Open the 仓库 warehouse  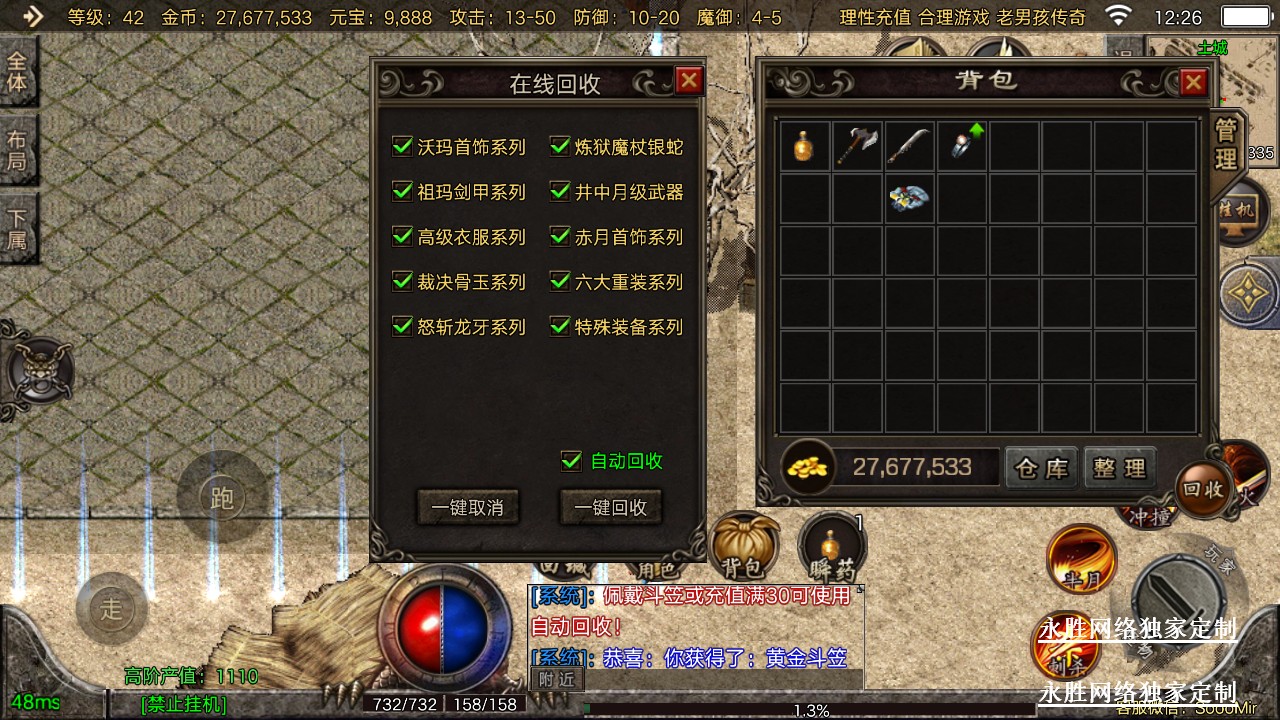(x=1042, y=467)
